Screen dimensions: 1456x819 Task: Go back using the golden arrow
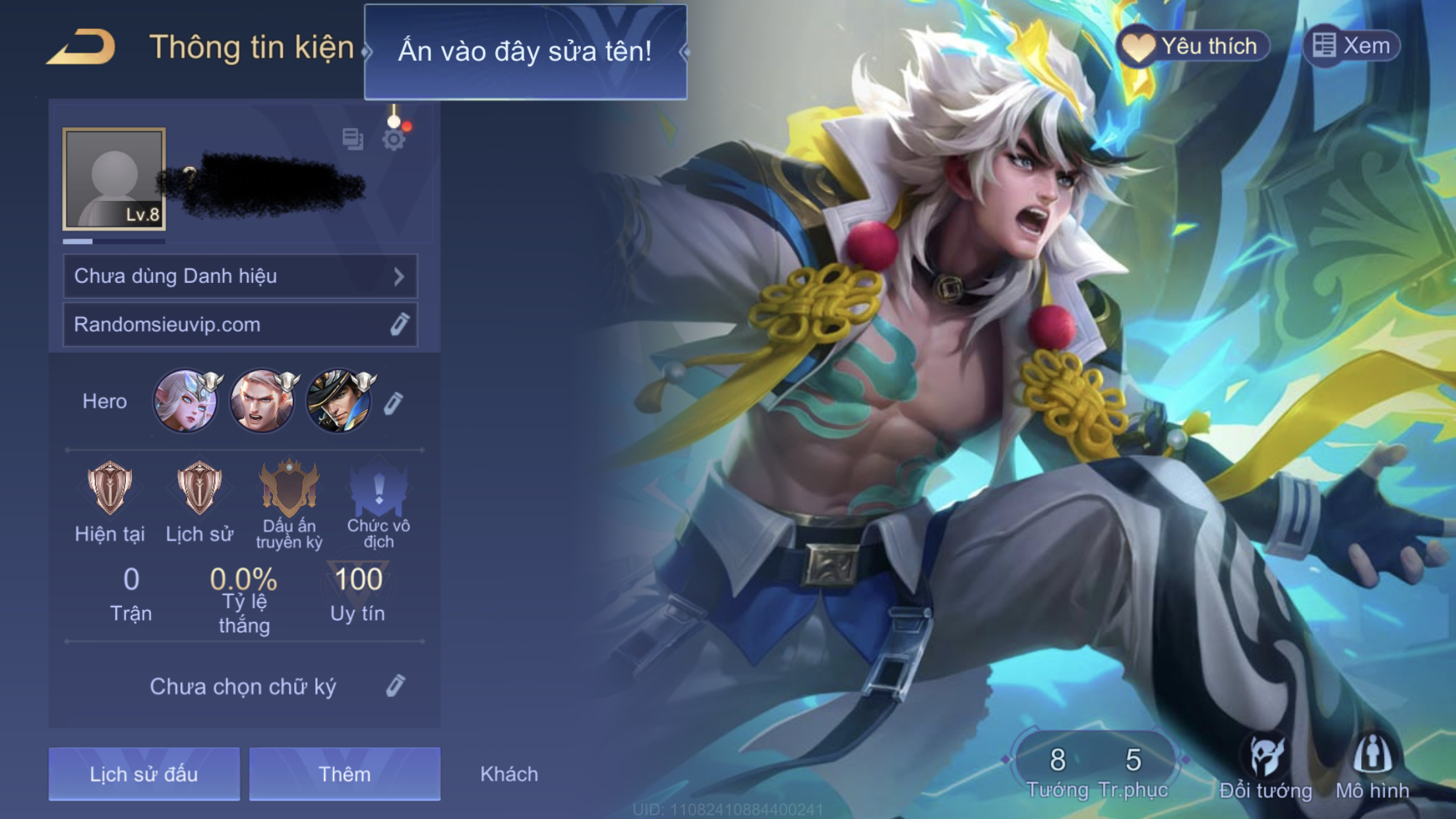[82, 47]
